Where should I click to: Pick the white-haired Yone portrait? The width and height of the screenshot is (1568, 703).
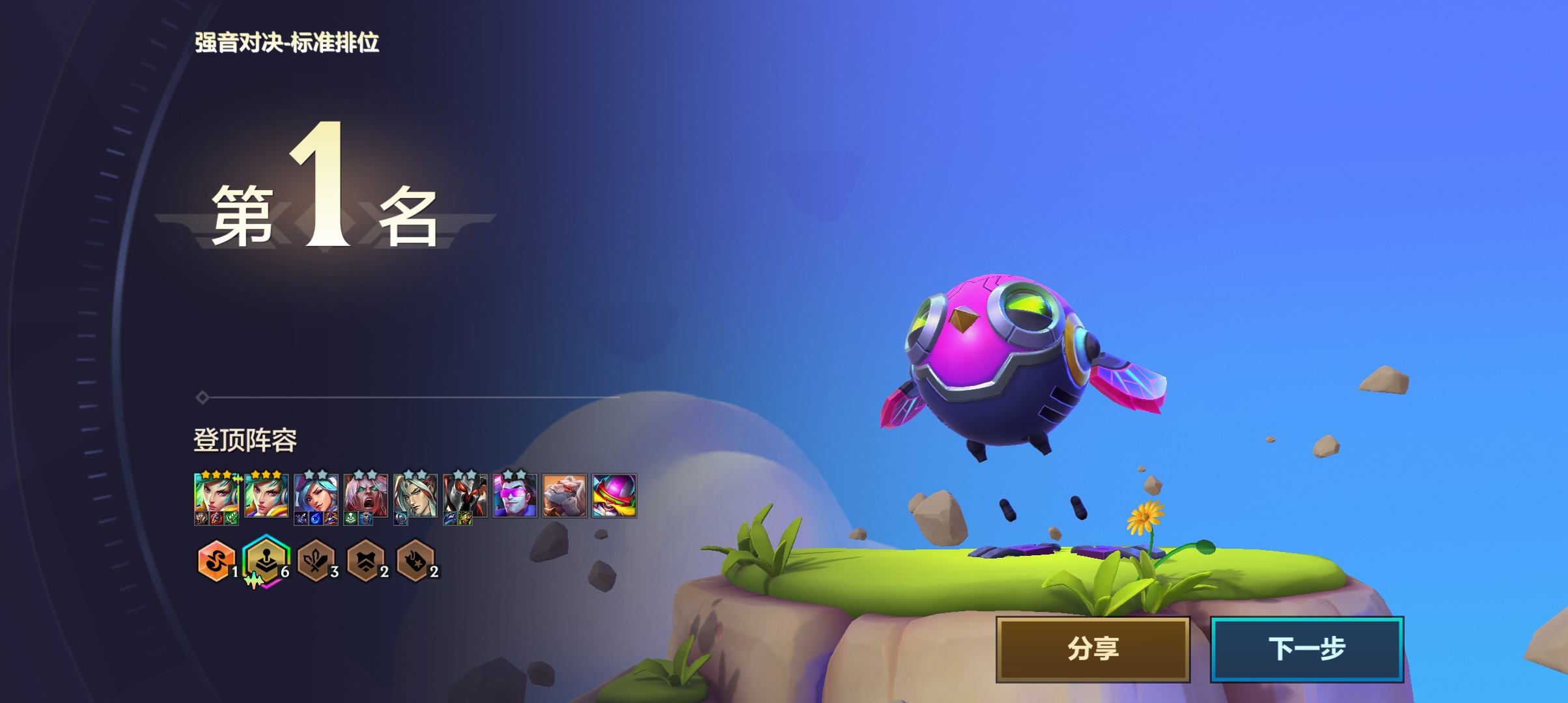[x=415, y=497]
